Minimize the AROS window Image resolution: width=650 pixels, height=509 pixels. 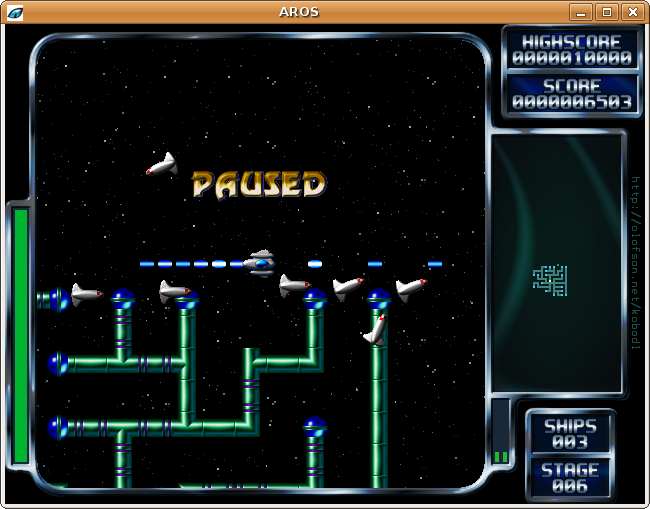(581, 12)
